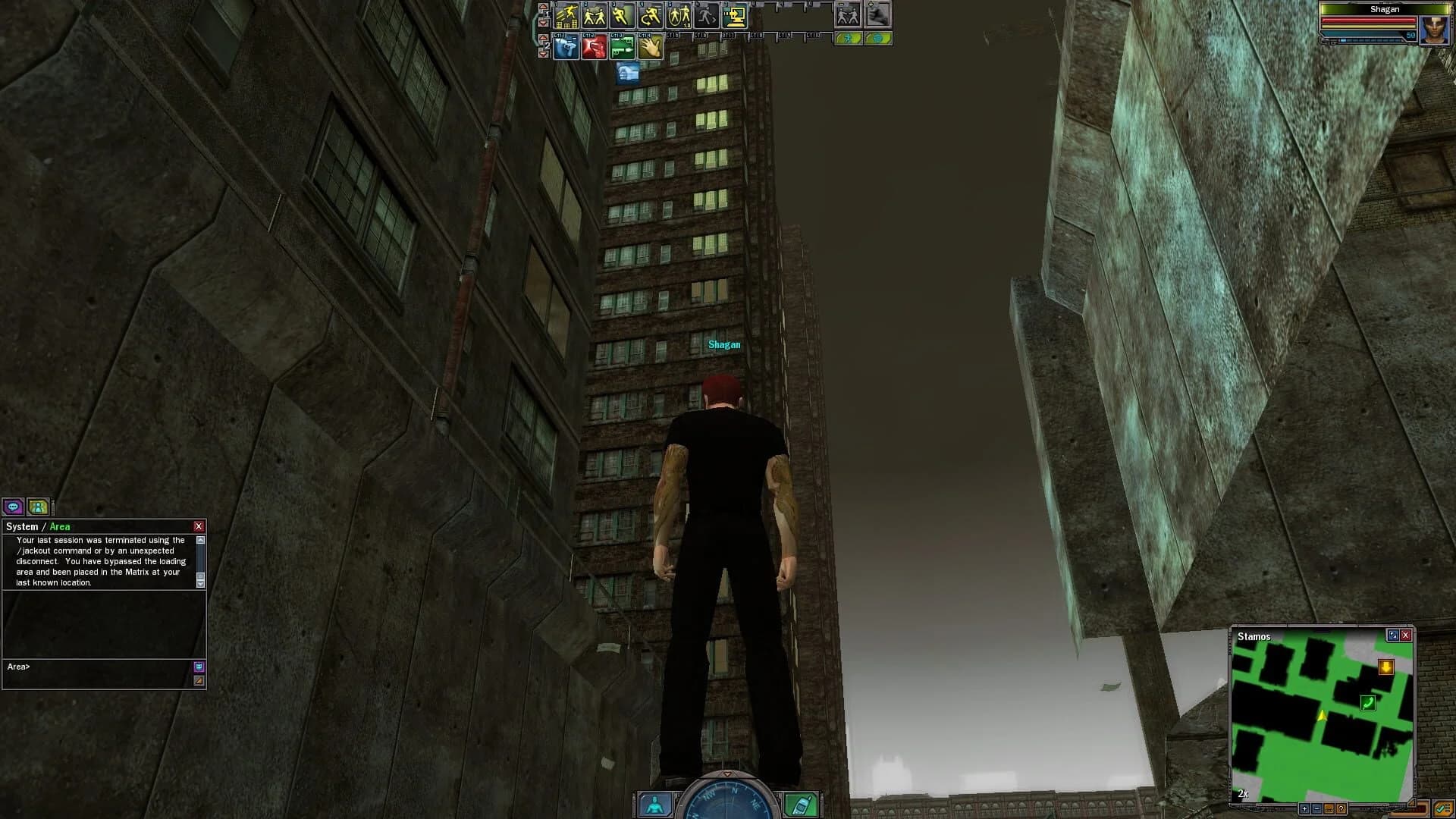Switch to the System chat tab
The height and width of the screenshot is (819, 1456).
[x=22, y=526]
